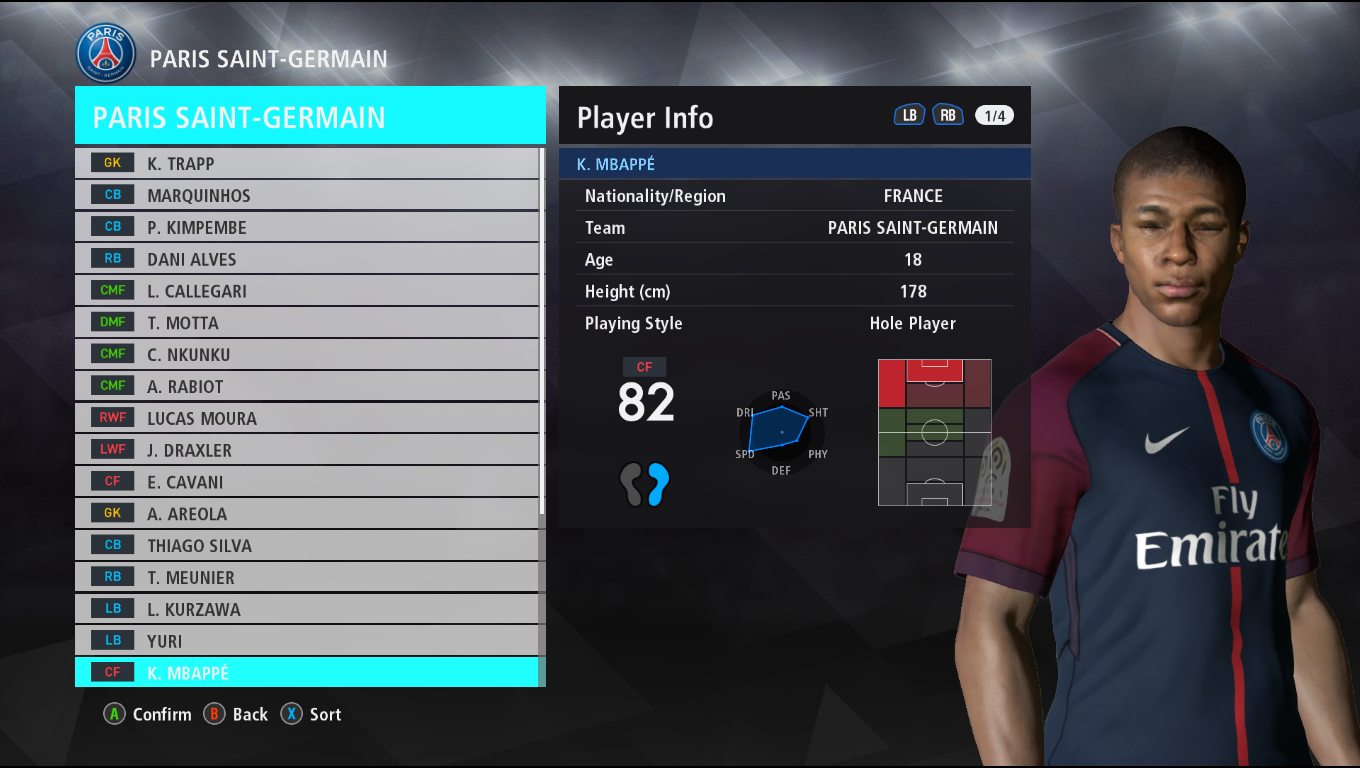
Task: Click the Player Info panel title
Action: 644,117
